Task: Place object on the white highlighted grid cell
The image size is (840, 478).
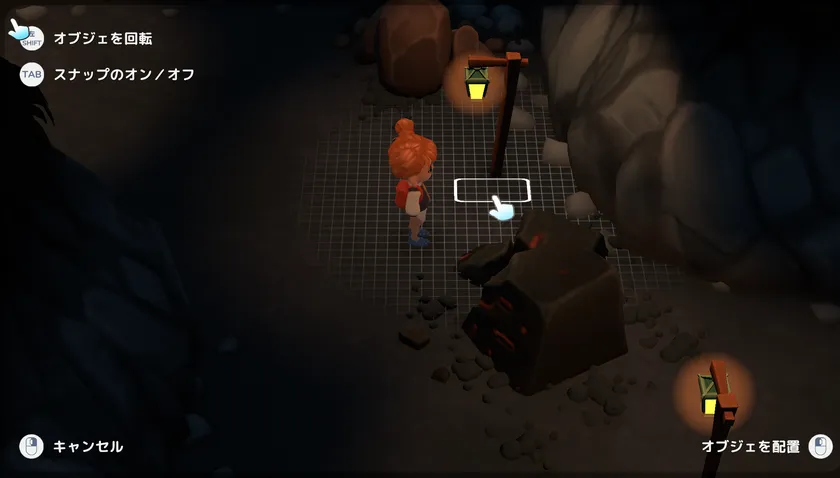Action: (x=491, y=190)
